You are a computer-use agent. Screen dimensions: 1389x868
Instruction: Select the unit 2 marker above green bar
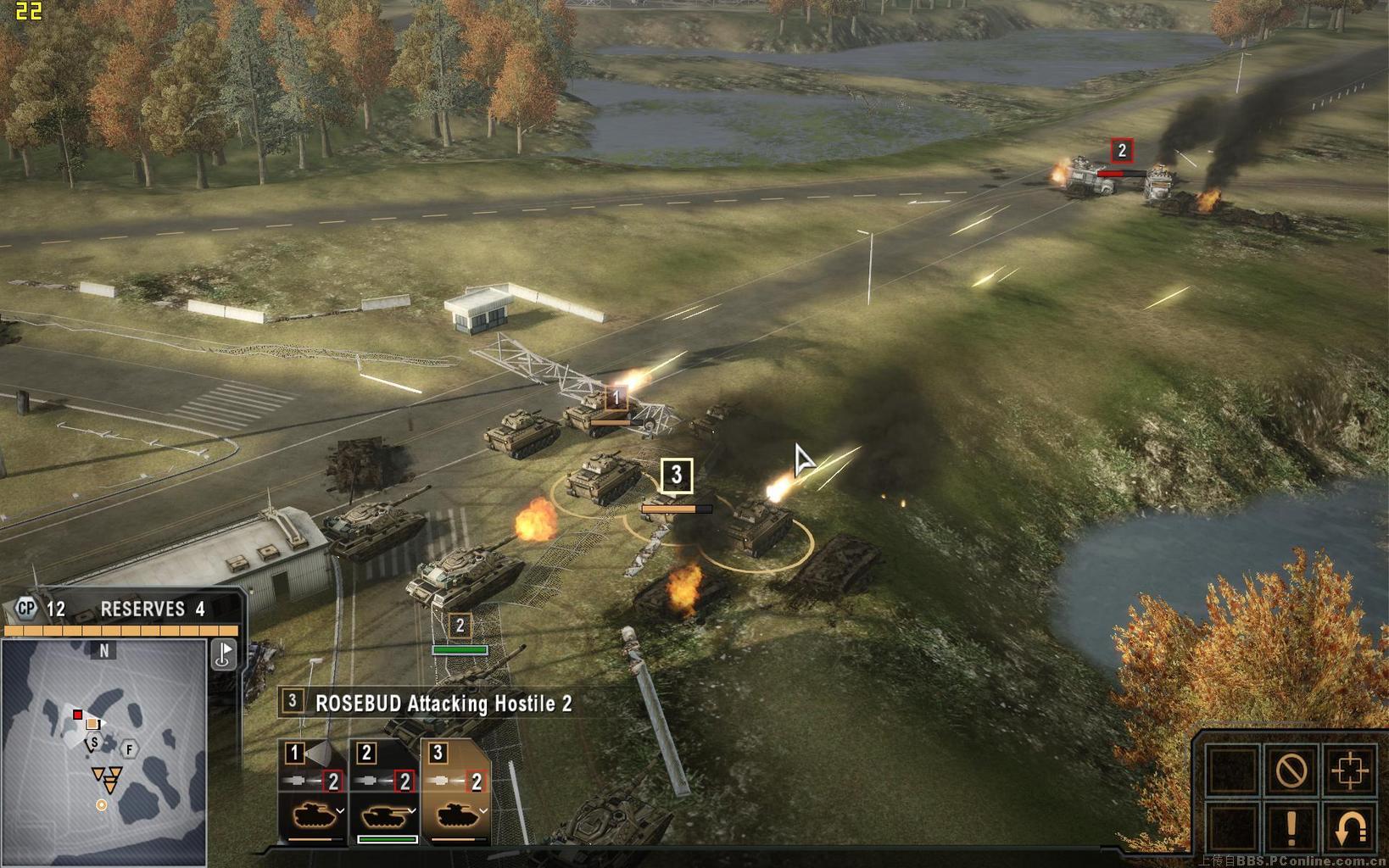460,626
